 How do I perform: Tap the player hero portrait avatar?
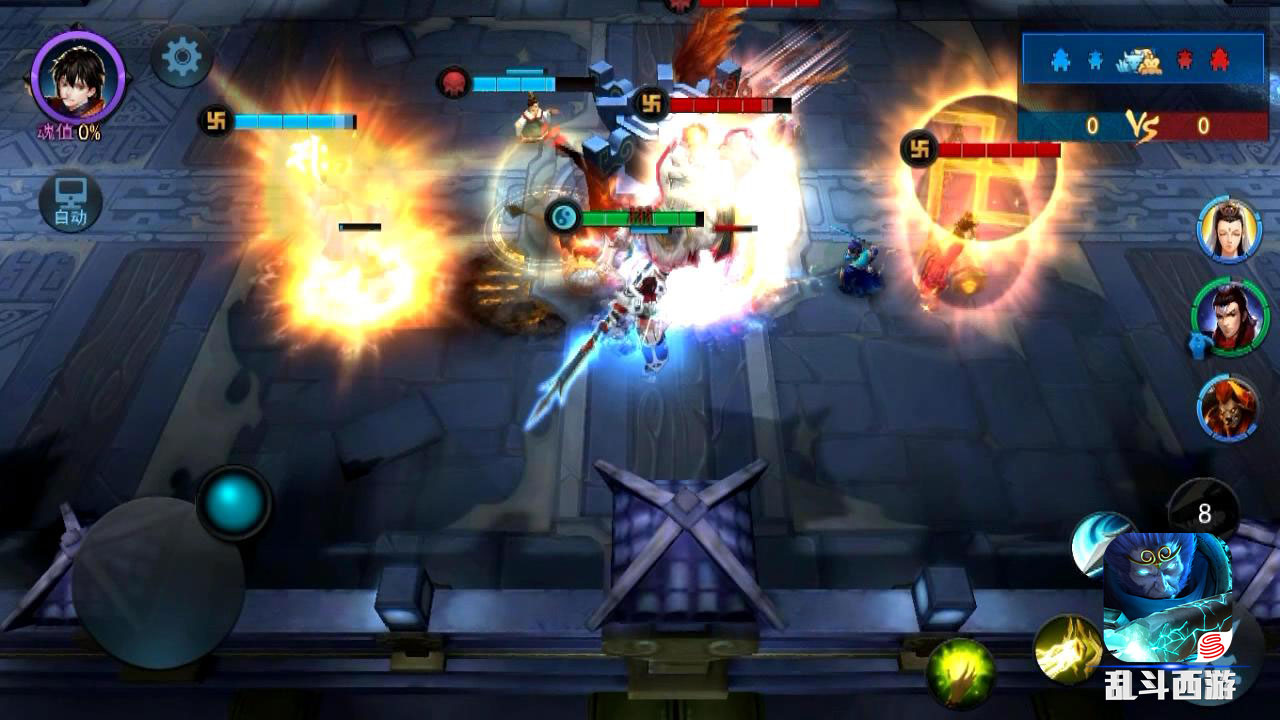pos(77,76)
